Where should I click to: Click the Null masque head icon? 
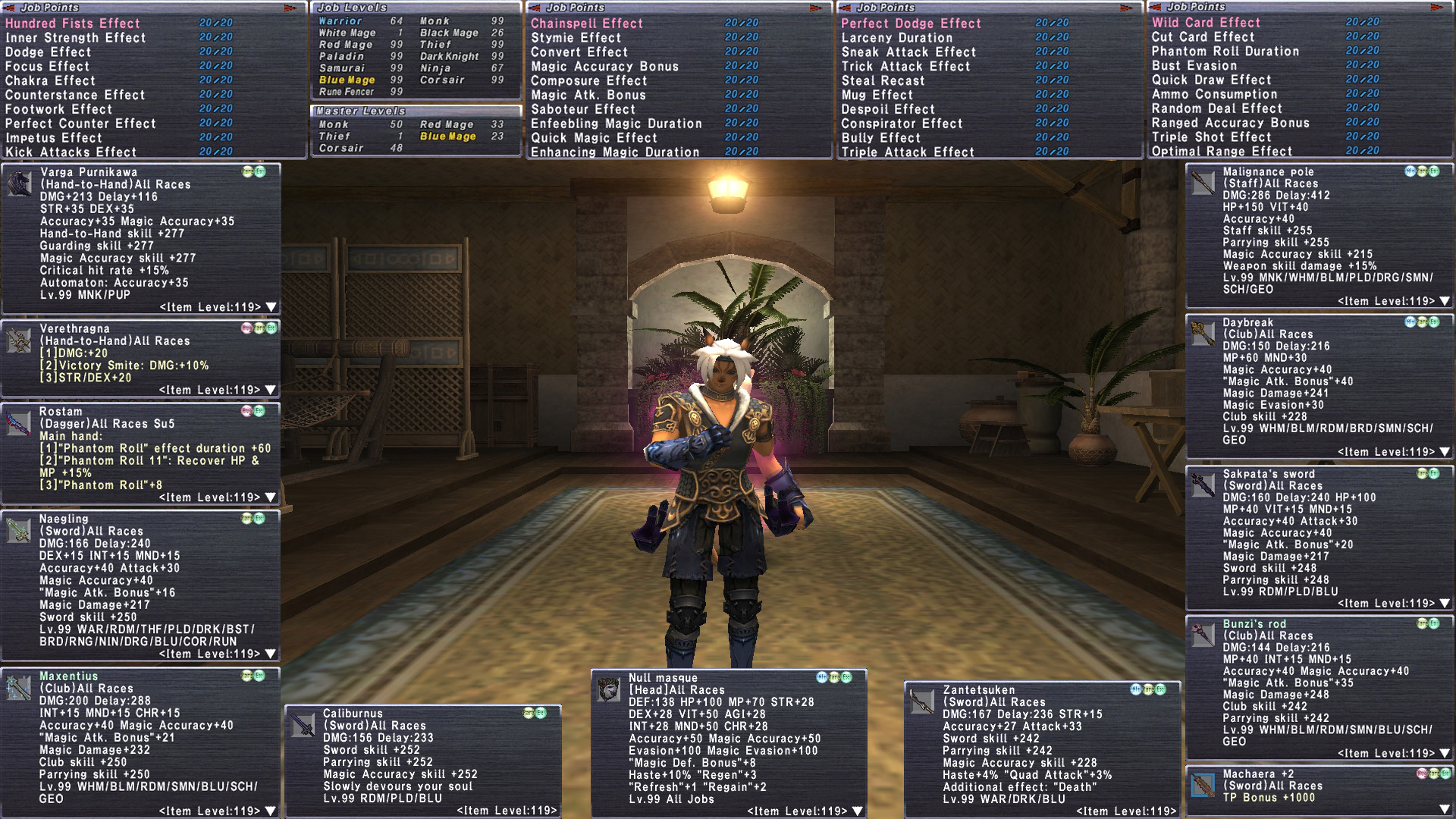(x=608, y=689)
